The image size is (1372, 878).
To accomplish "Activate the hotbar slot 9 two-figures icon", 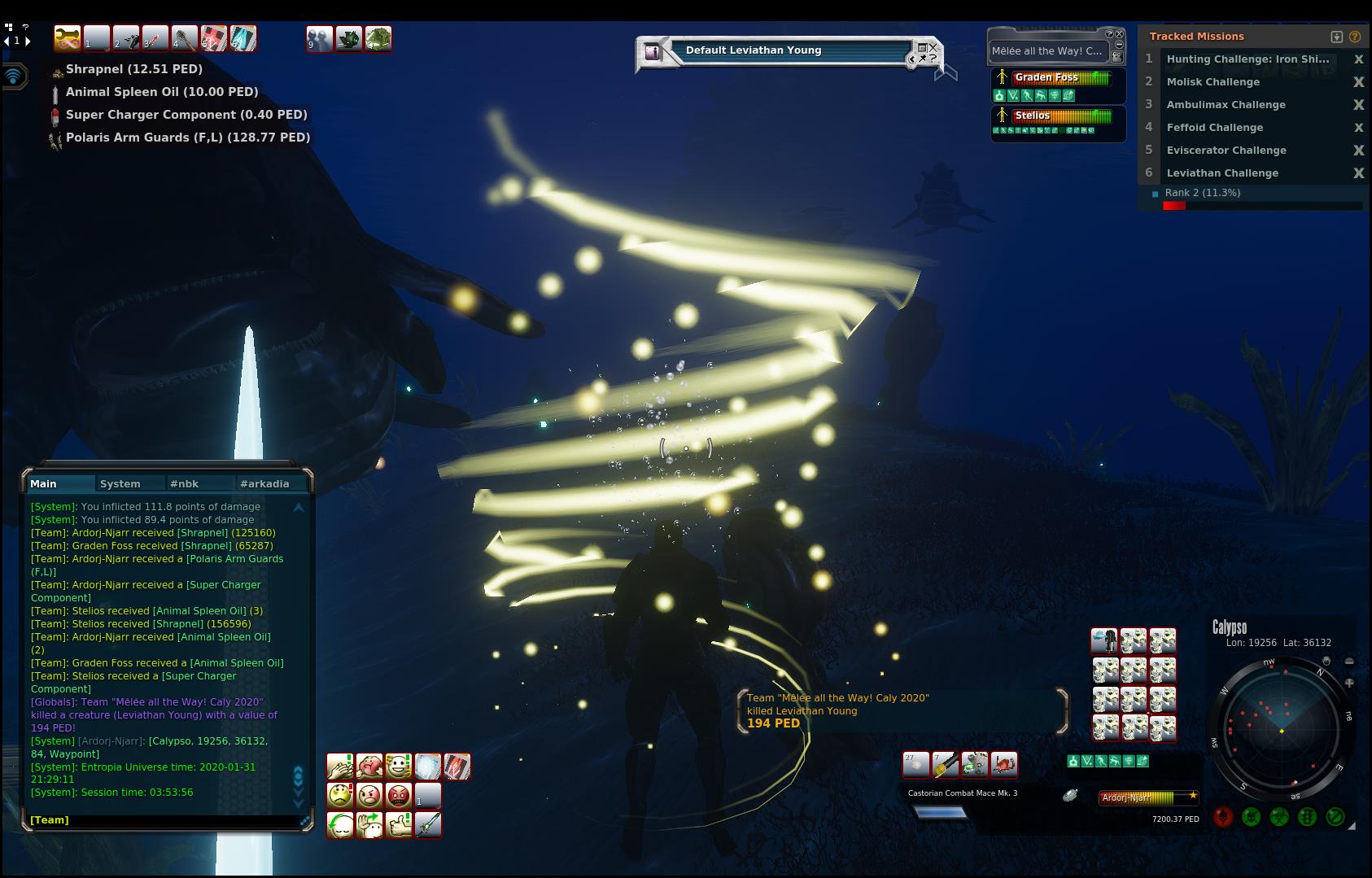I will coord(319,38).
